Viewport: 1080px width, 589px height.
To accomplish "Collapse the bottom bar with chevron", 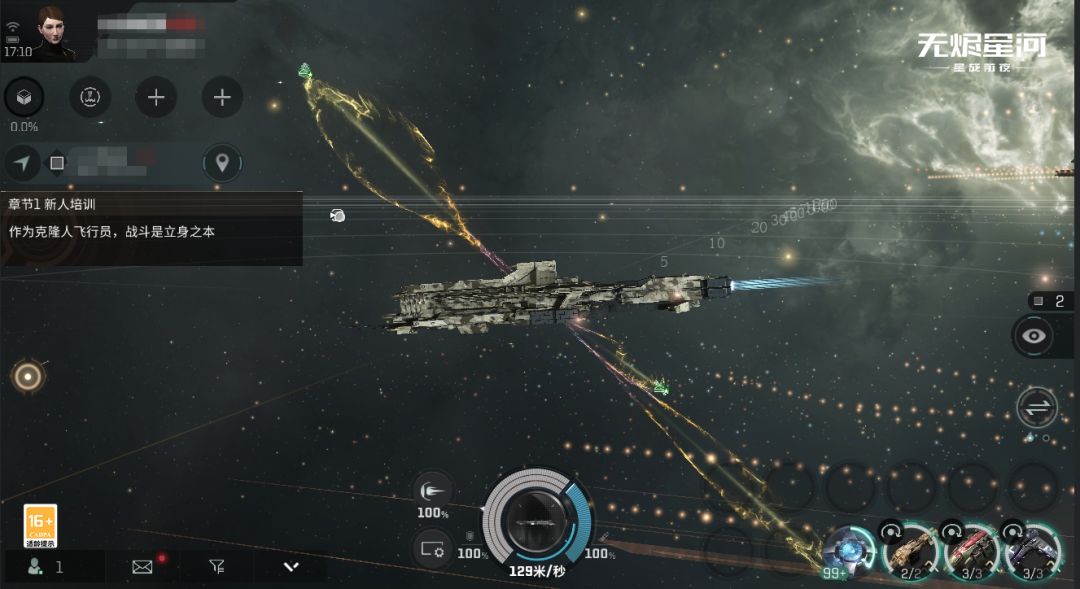I will tap(291, 567).
